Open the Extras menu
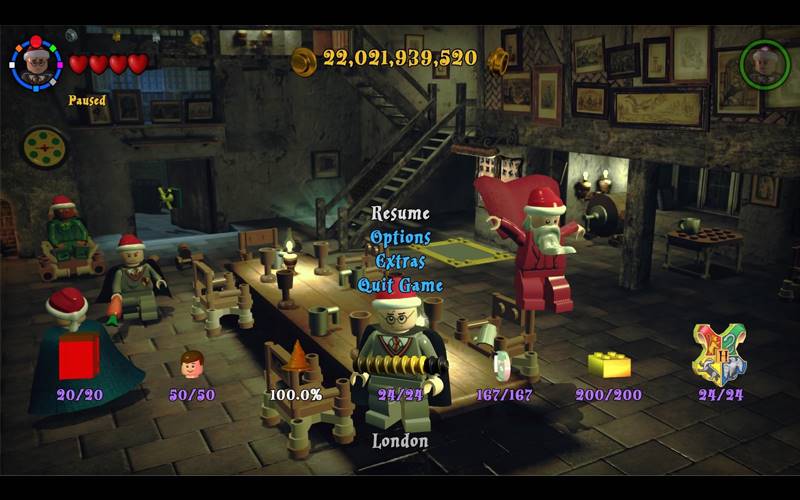Screen dimensions: 800x500 [400, 261]
